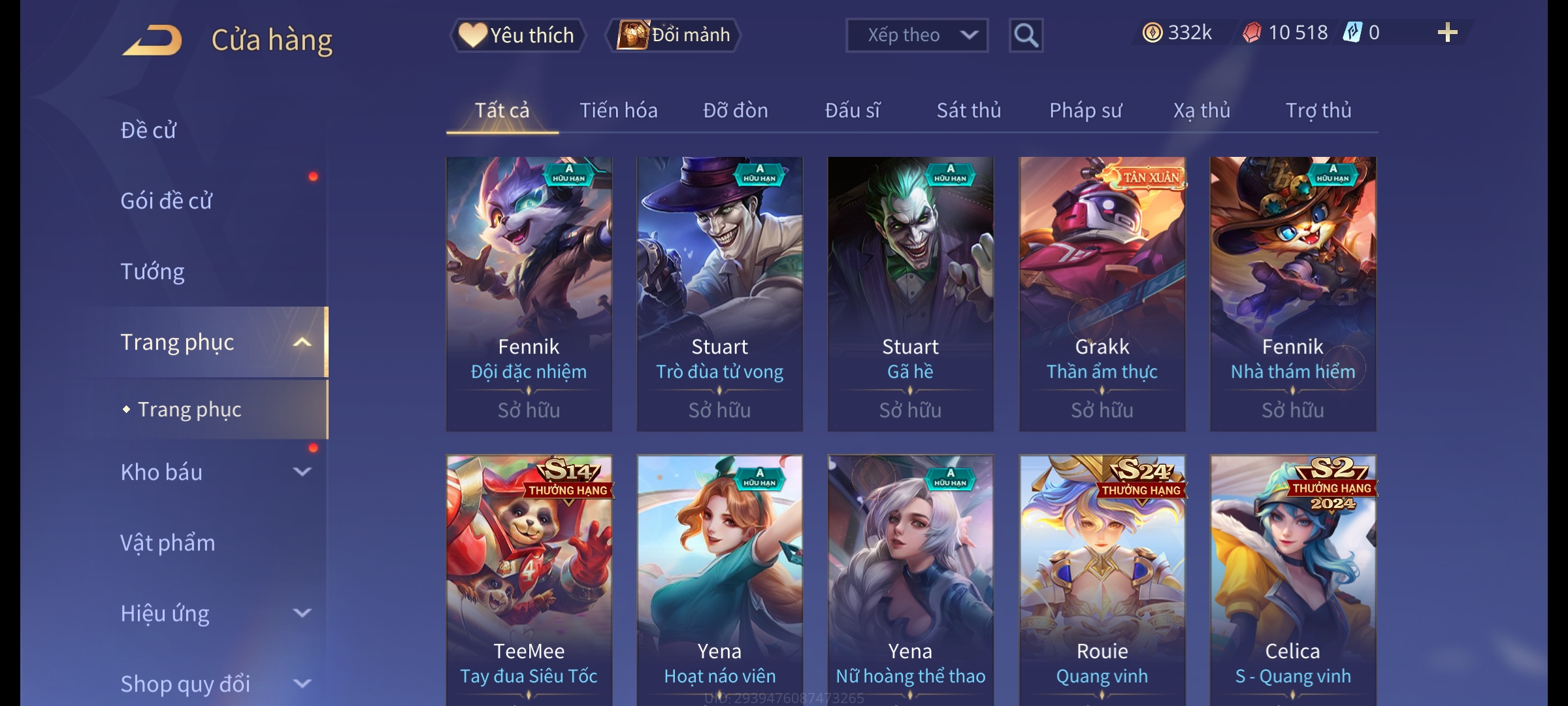Tap the plus button to add currency

click(1447, 33)
